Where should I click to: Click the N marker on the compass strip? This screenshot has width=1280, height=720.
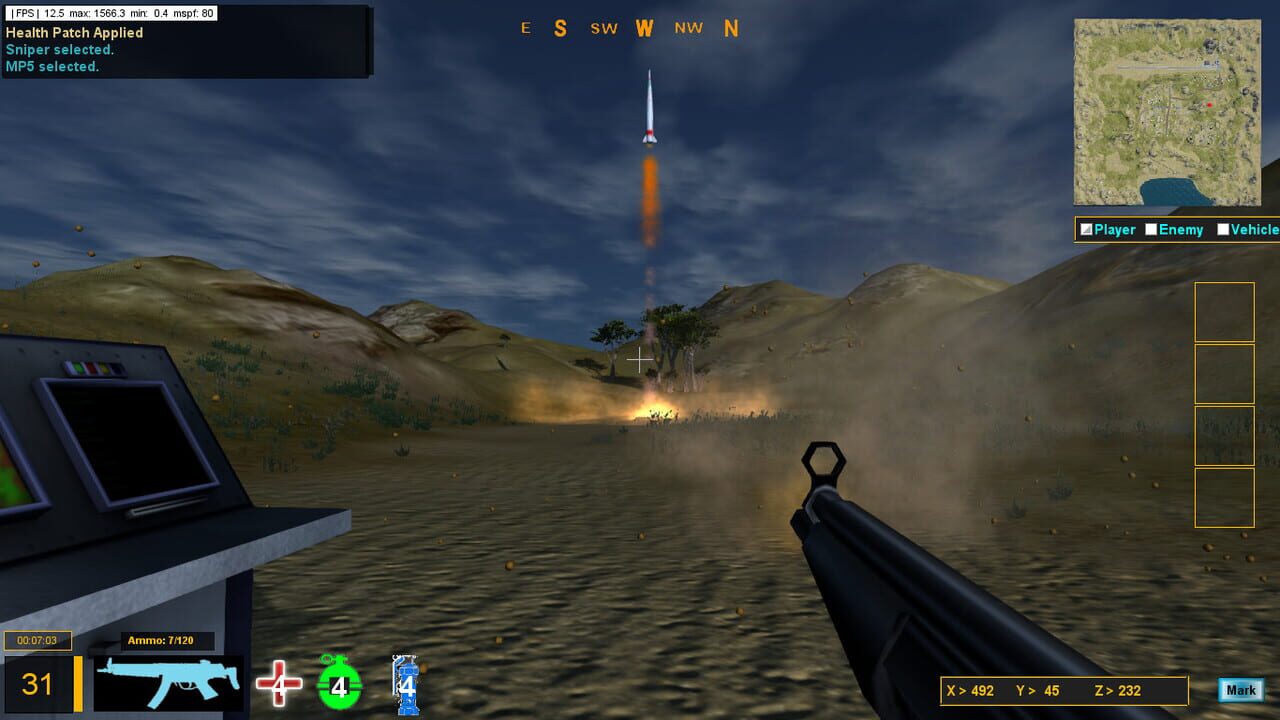(x=732, y=28)
